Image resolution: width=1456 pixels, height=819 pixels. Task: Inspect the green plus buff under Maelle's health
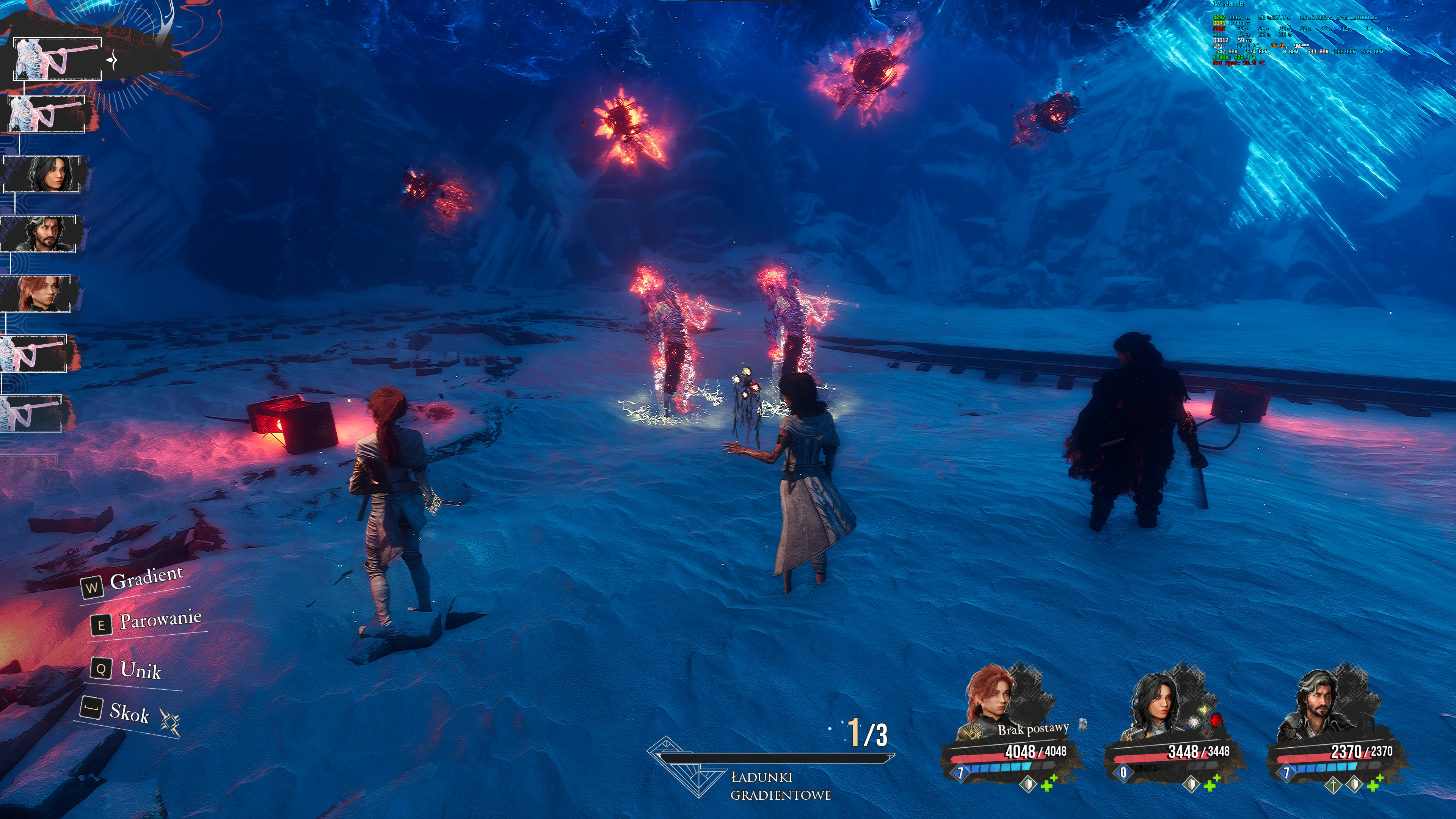[x=1049, y=784]
